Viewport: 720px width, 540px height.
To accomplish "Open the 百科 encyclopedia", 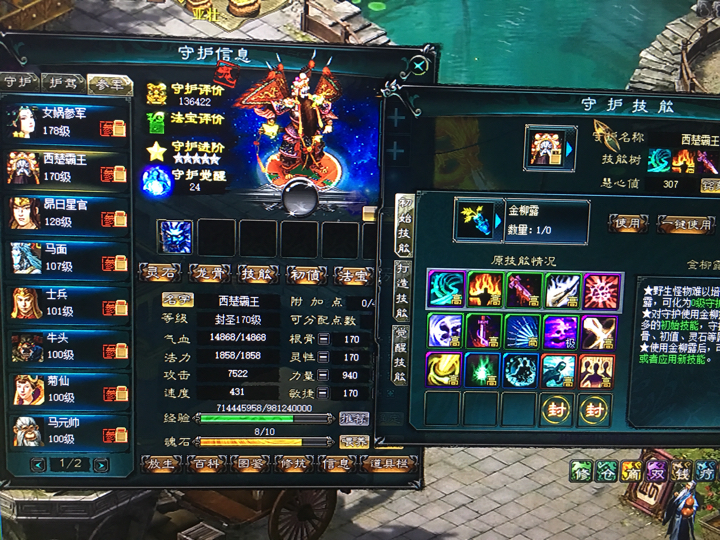I will coord(207,464).
